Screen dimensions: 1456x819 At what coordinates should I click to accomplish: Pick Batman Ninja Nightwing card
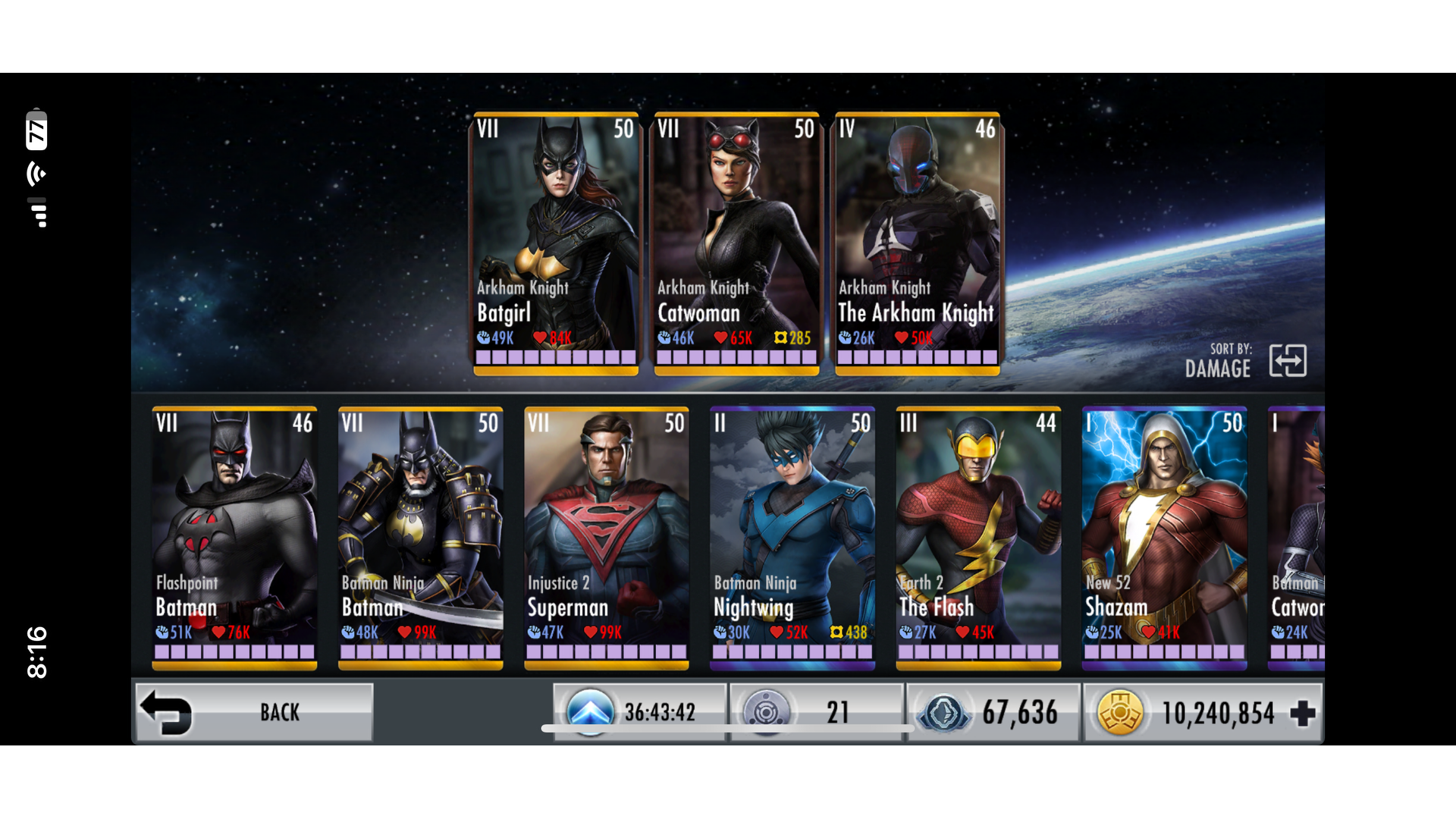792,538
